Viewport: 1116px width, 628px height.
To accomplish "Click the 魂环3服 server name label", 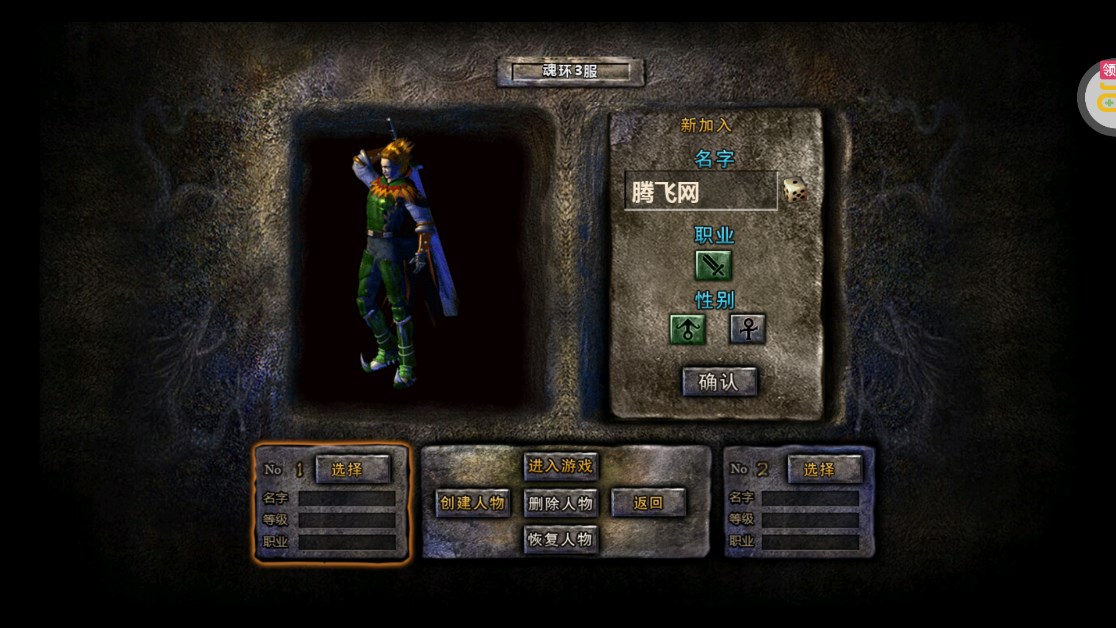I will point(570,72).
